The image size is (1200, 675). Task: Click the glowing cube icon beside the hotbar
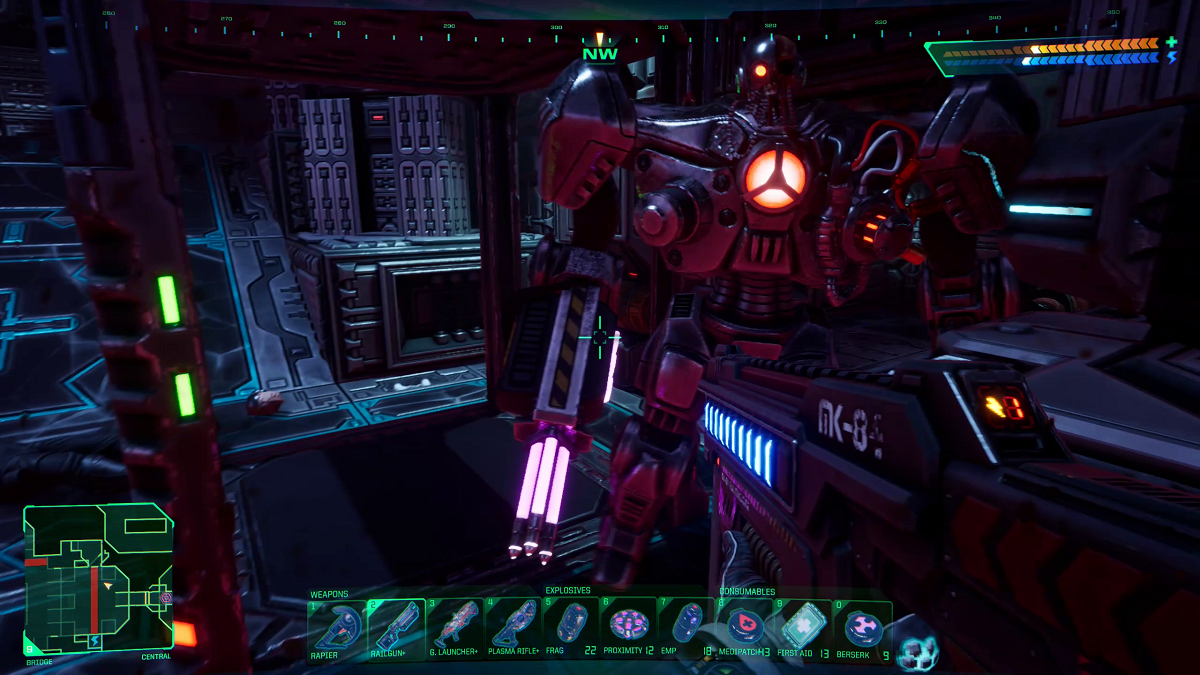click(x=916, y=650)
